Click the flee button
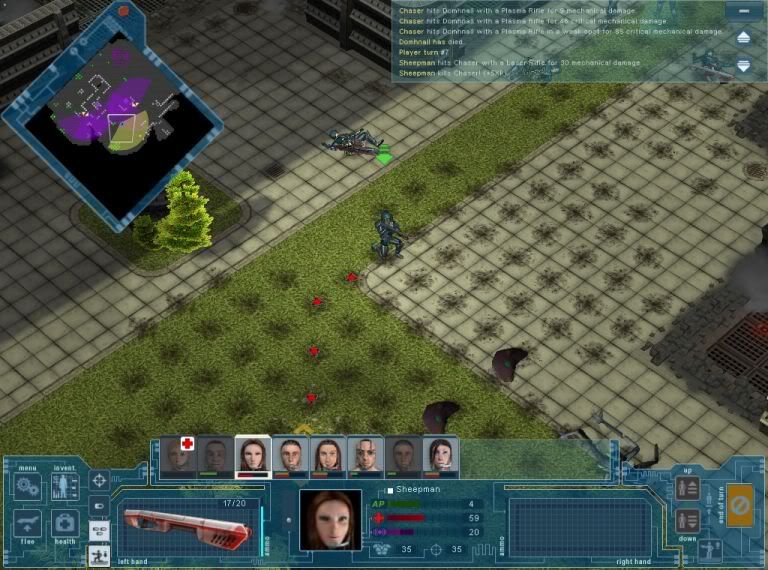The height and width of the screenshot is (570, 768). tap(28, 526)
